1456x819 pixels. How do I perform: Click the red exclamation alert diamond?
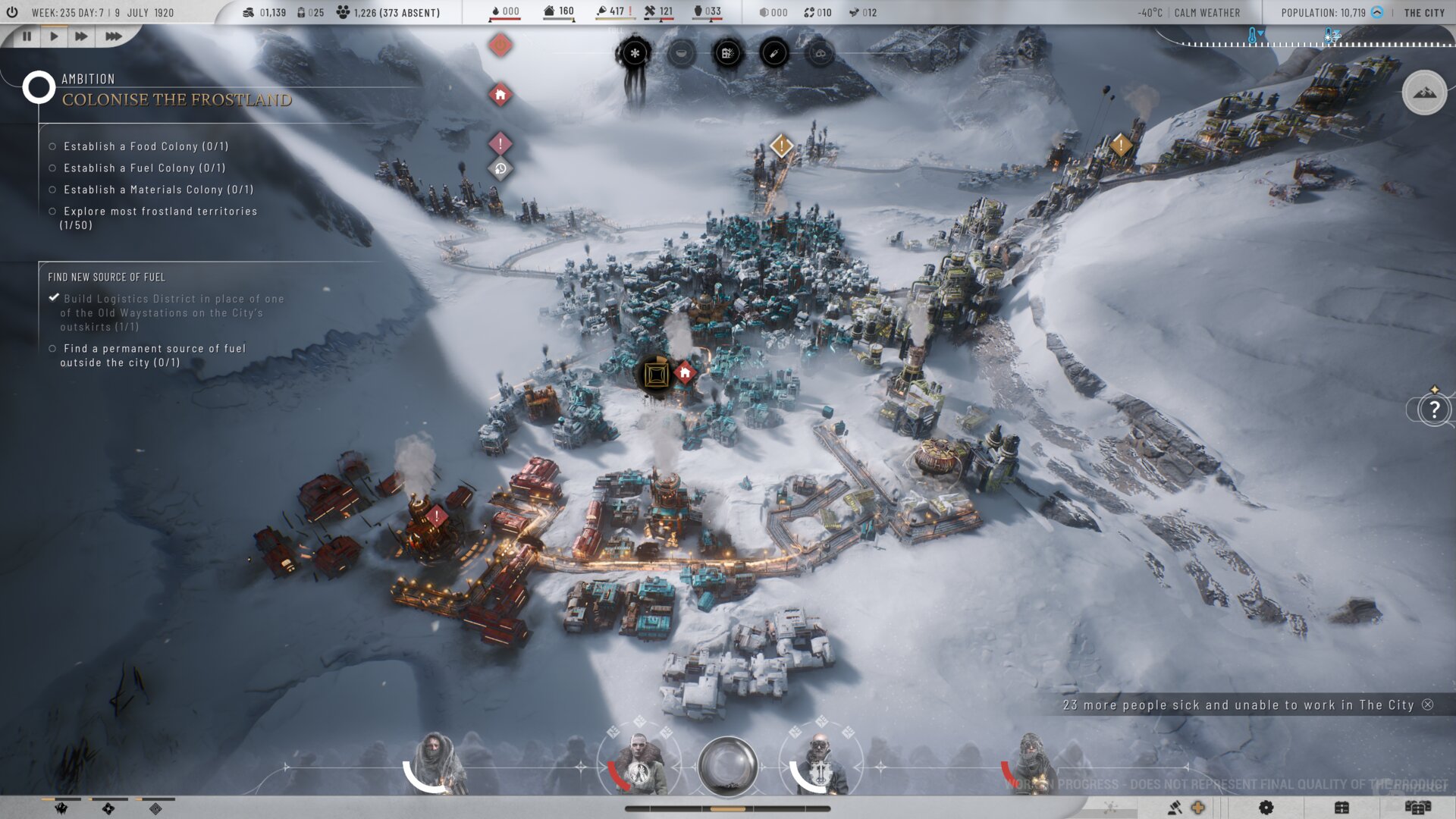click(x=500, y=143)
